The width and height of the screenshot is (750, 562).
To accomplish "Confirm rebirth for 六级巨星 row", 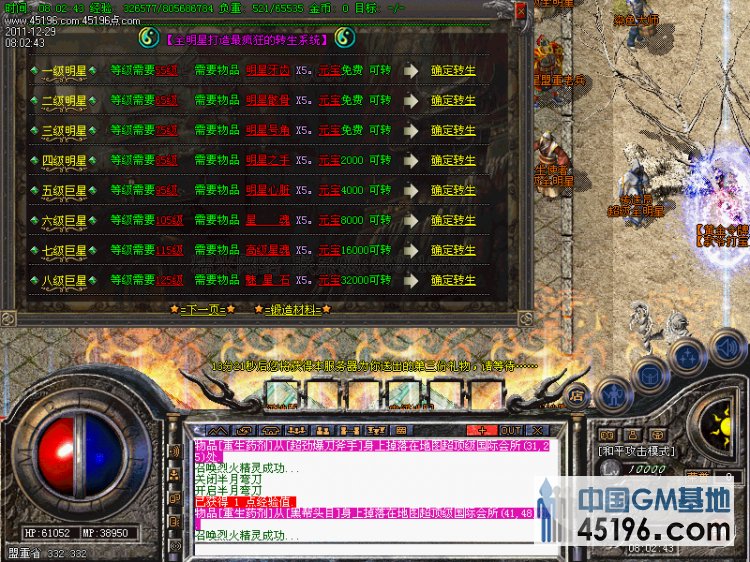I will click(453, 220).
